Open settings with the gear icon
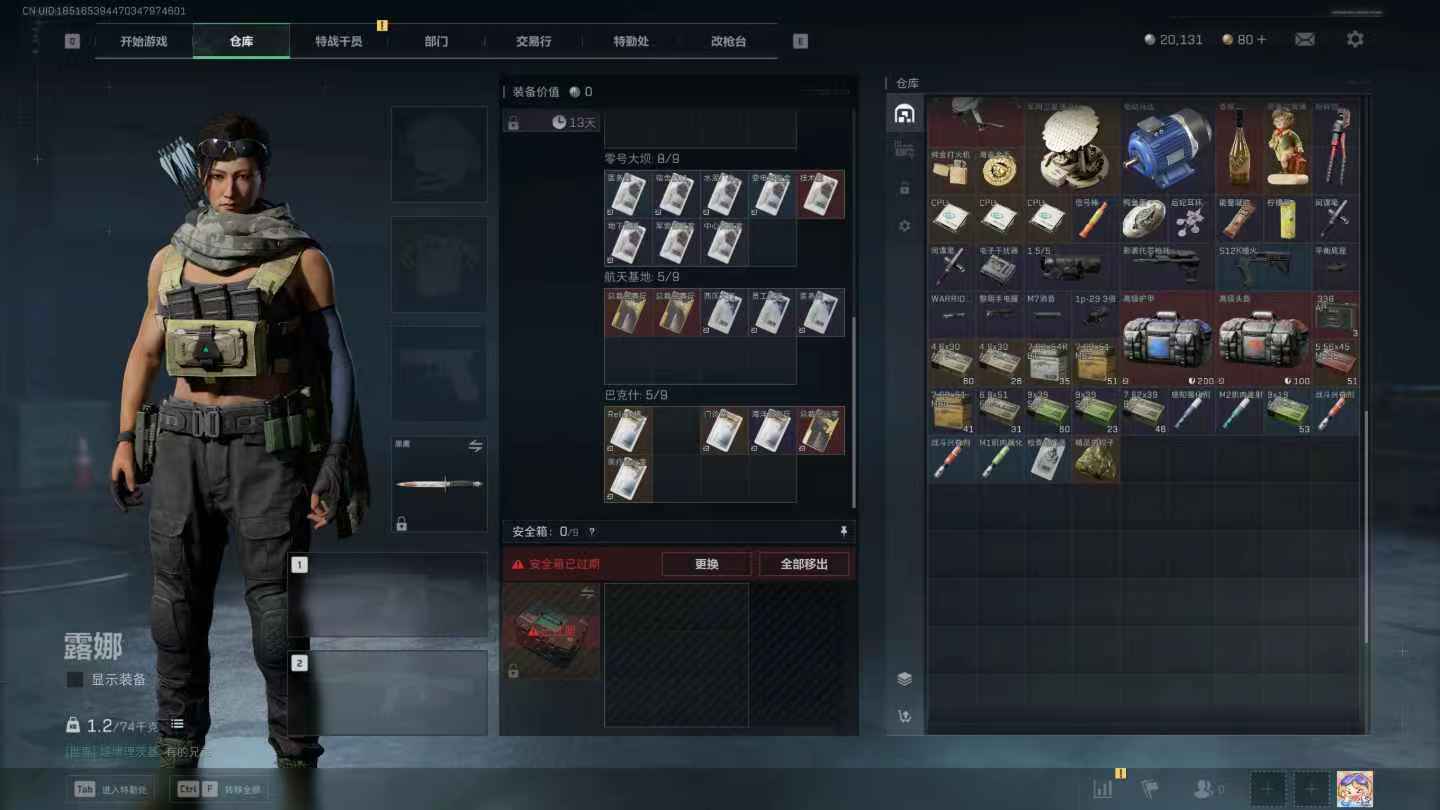The width and height of the screenshot is (1440, 810). (x=1355, y=39)
